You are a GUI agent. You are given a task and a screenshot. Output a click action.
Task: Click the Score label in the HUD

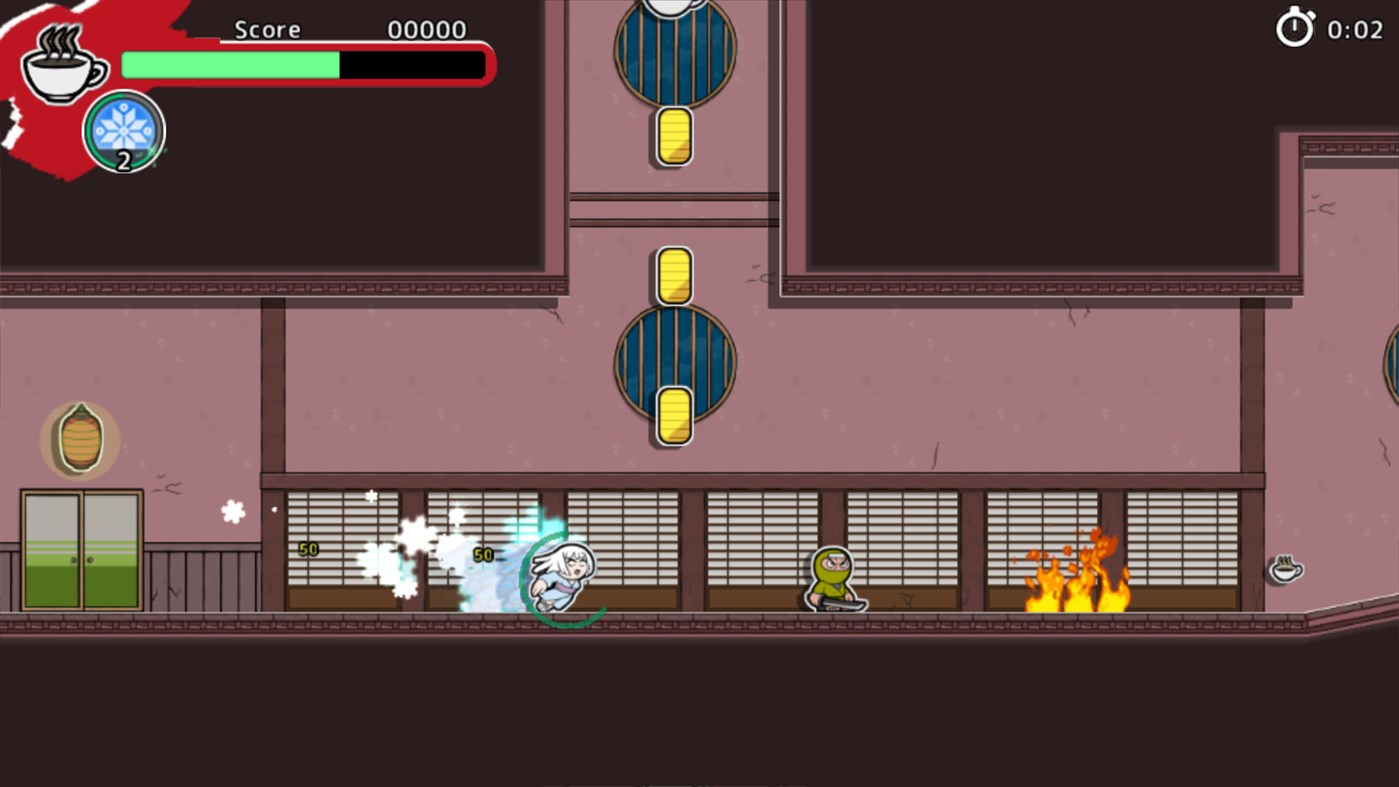pyautogui.click(x=267, y=29)
